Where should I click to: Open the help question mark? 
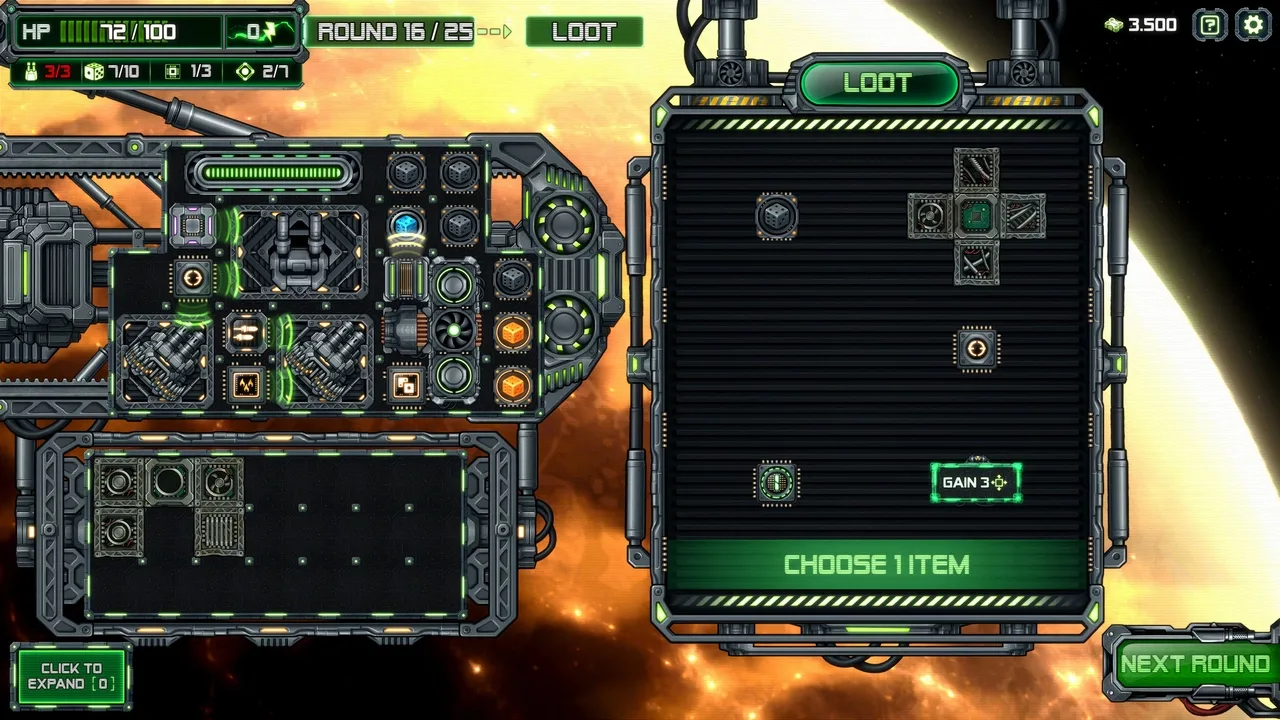pyautogui.click(x=1210, y=25)
